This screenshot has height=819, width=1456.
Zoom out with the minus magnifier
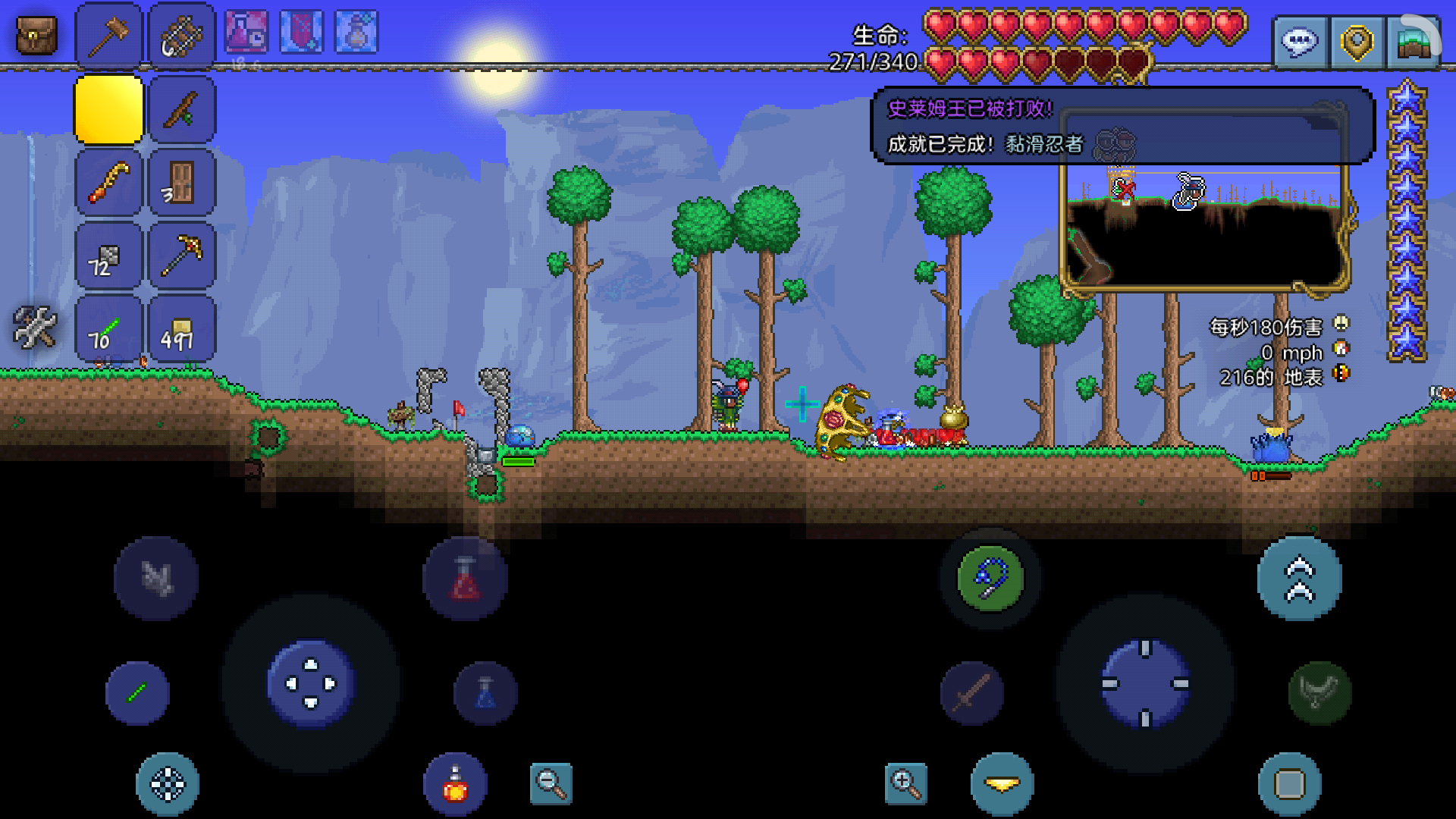551,783
